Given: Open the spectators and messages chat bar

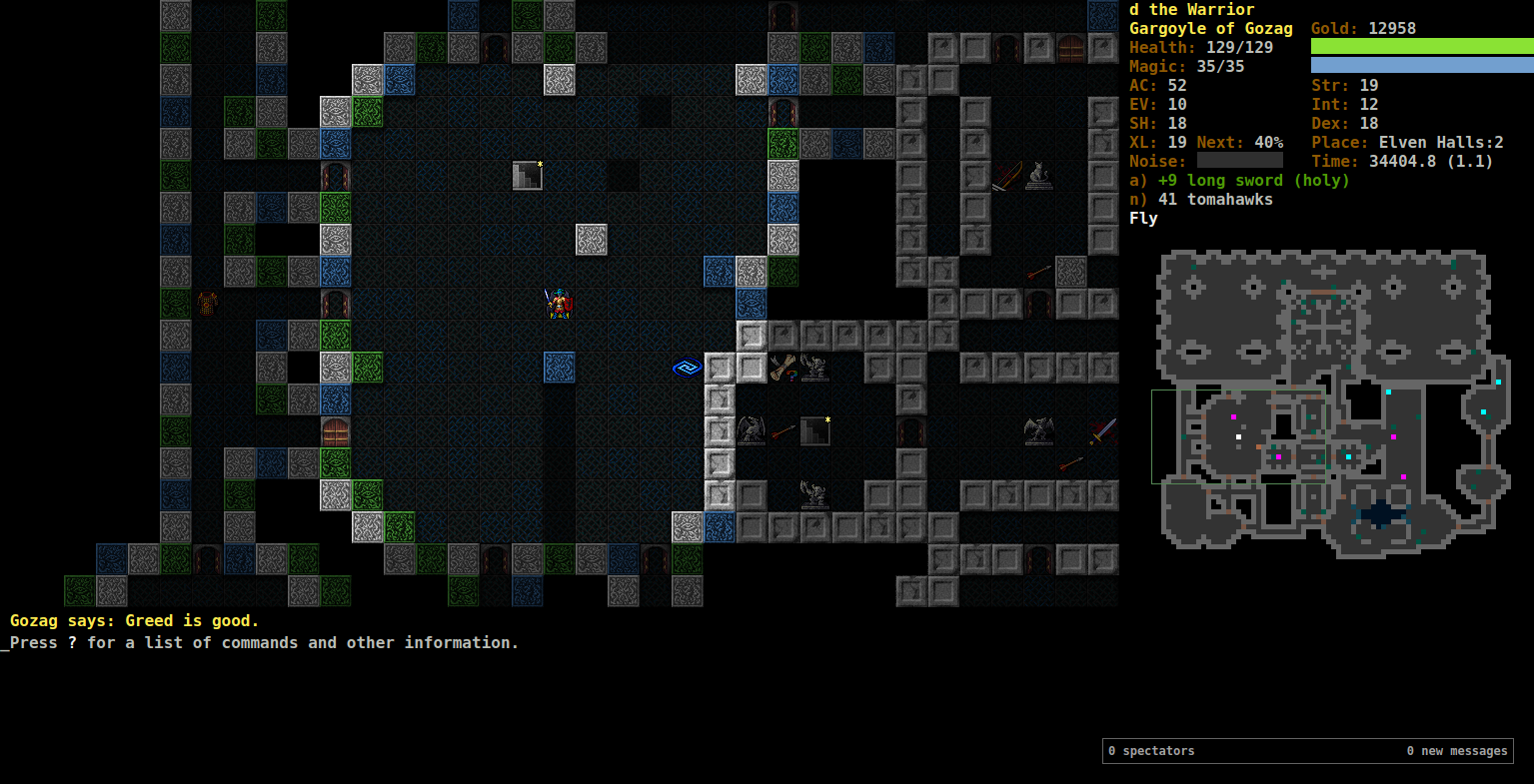Looking at the screenshot, I should tap(1307, 751).
